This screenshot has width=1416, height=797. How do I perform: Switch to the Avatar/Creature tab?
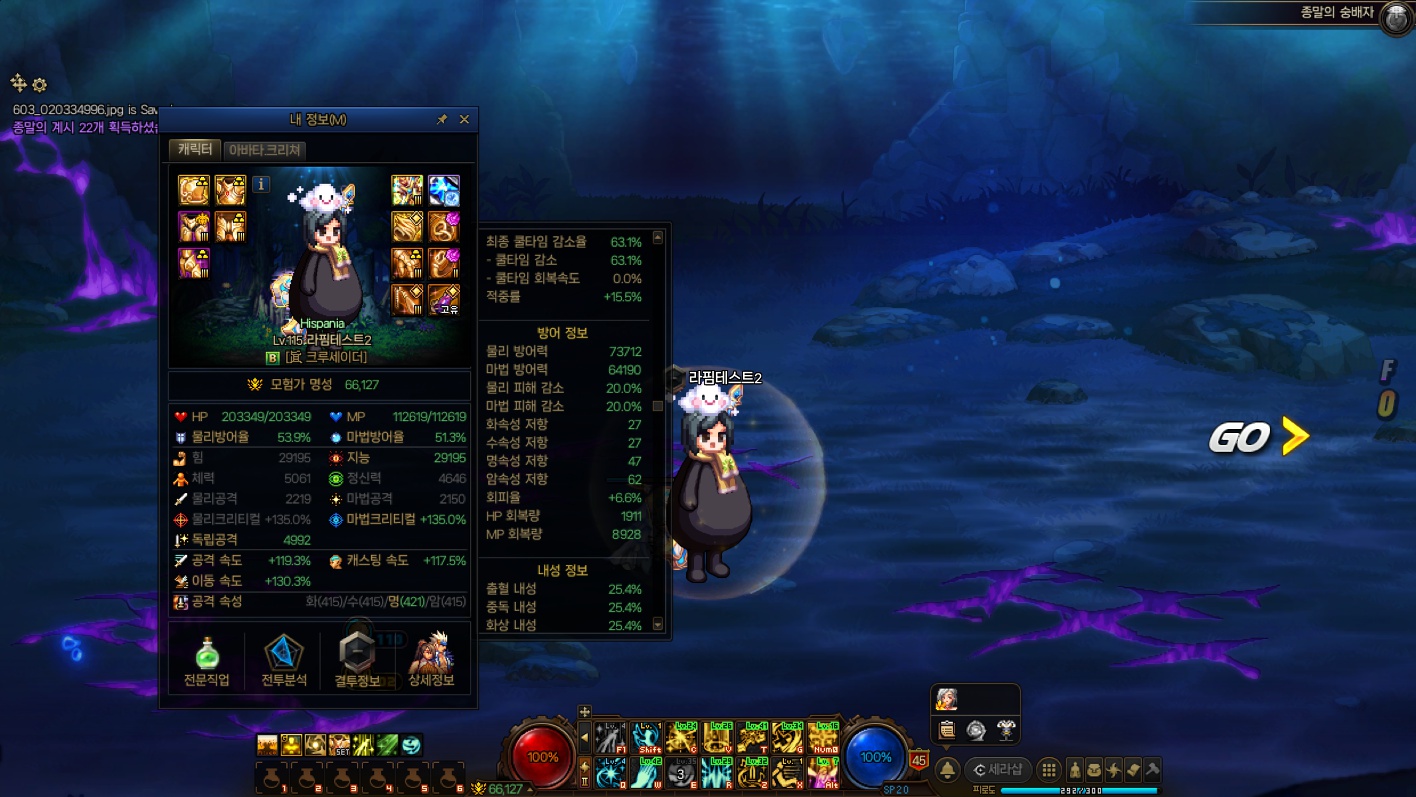(265, 150)
